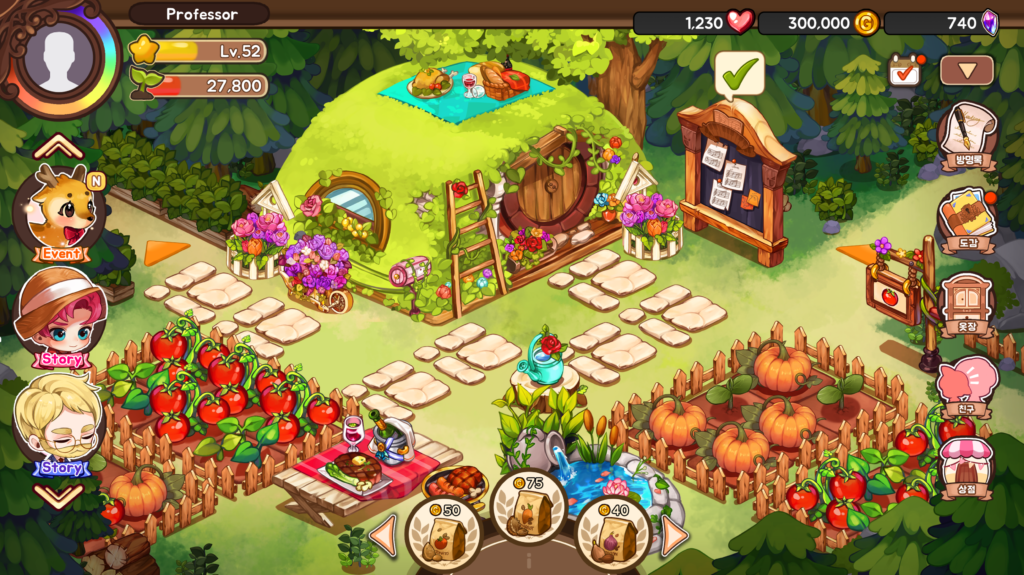Open the calendar check-in icon

pos(905,70)
